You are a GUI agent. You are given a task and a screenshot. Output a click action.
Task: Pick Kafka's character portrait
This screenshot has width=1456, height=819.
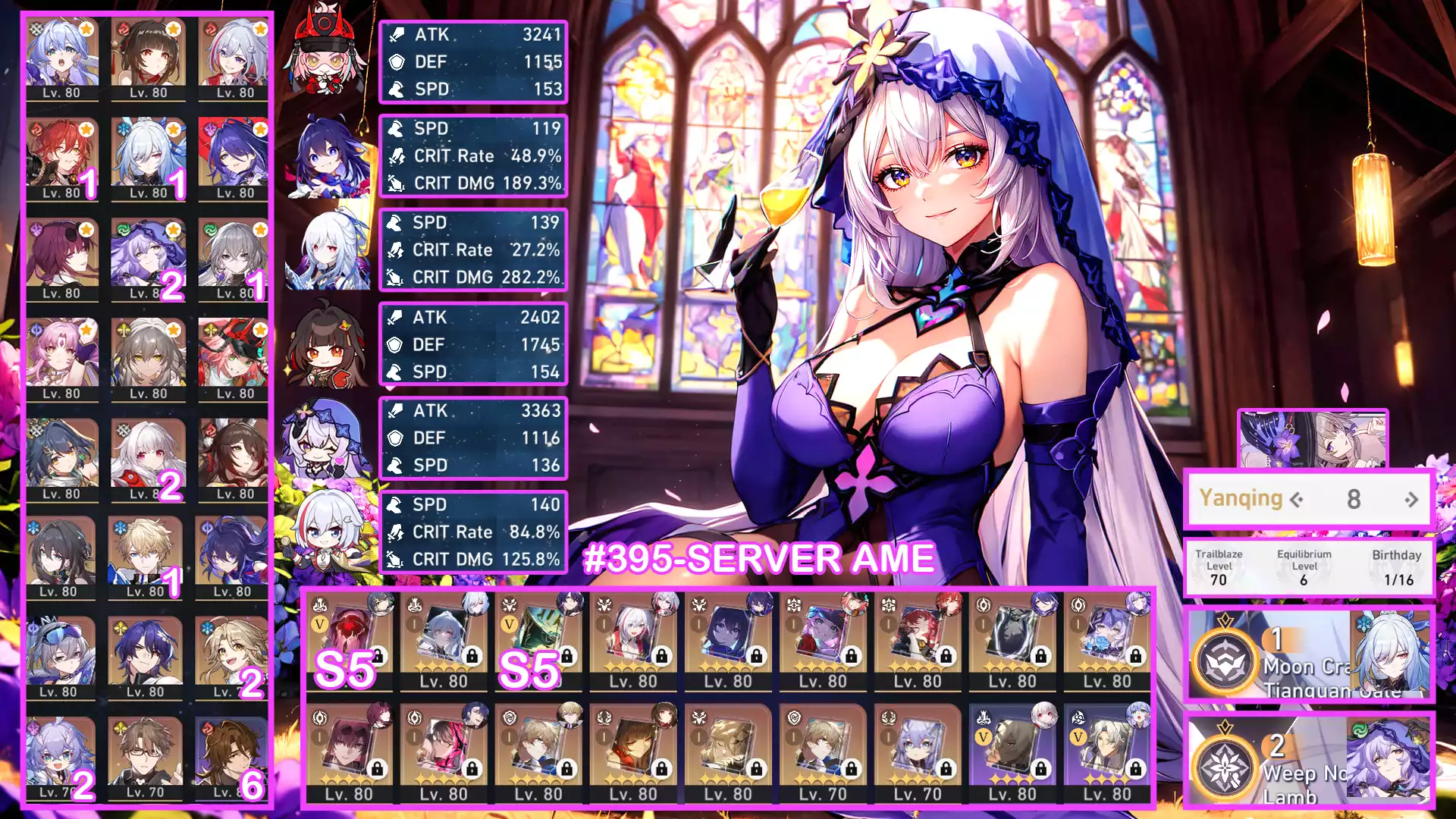point(61,259)
